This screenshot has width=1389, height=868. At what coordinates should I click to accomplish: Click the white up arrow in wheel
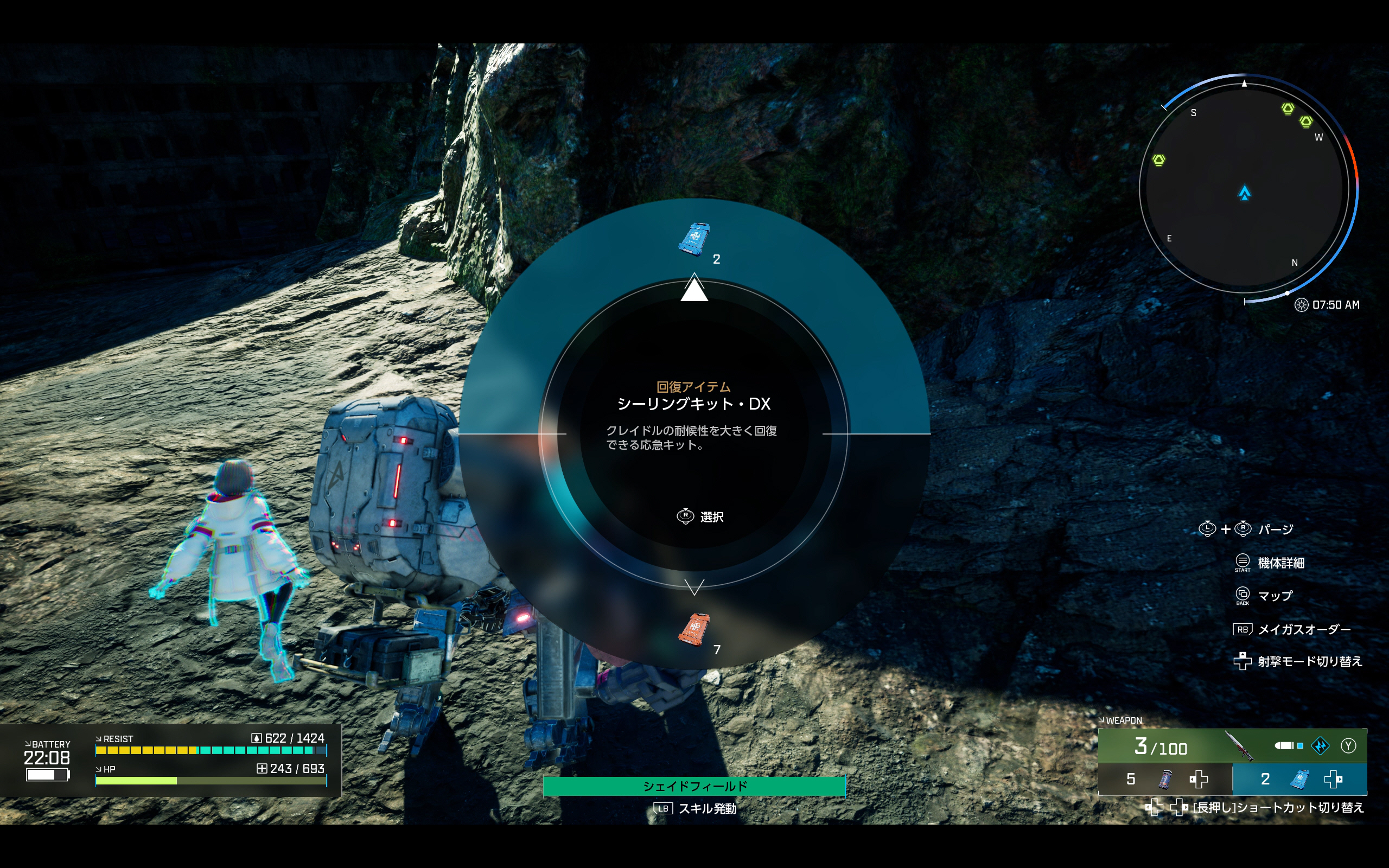point(694,288)
